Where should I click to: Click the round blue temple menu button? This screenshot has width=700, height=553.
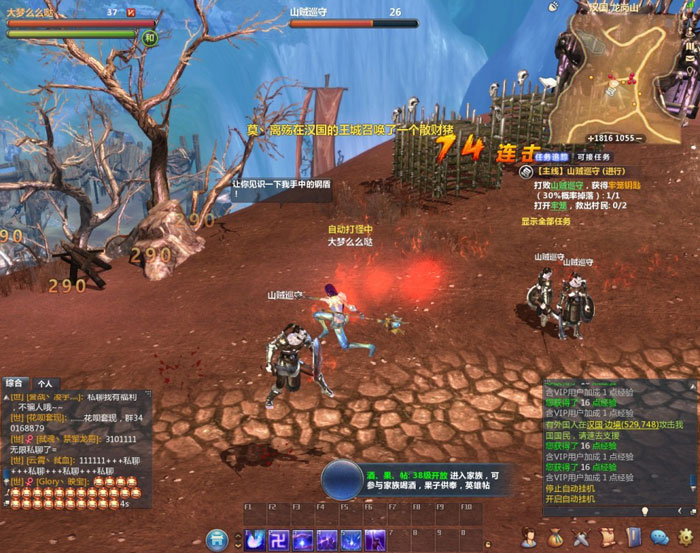[x=216, y=540]
